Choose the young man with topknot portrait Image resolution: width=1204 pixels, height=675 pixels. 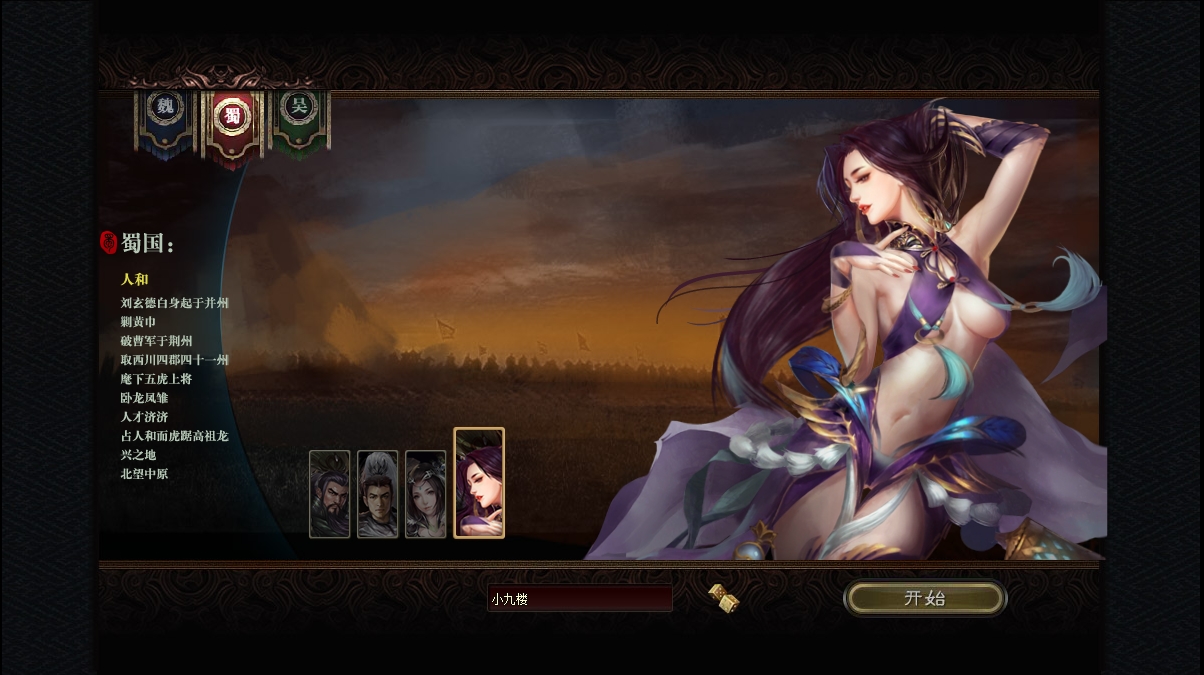(x=378, y=494)
